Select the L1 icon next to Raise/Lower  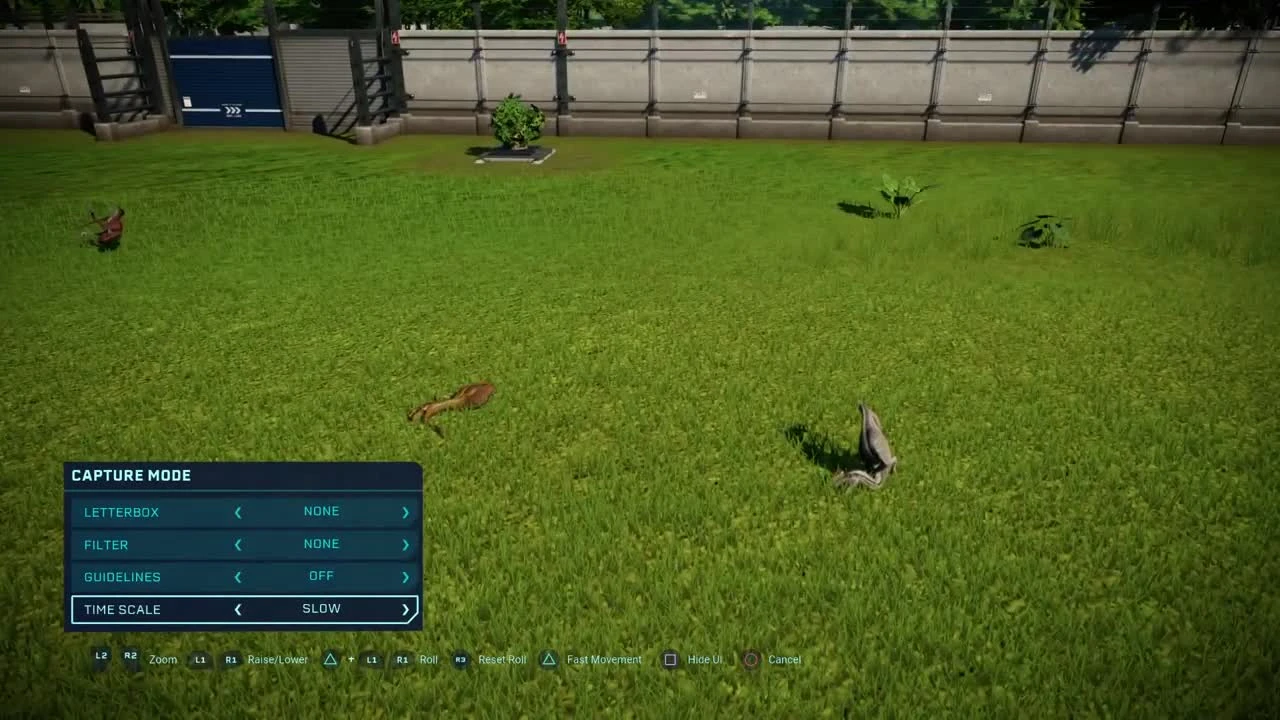point(200,659)
